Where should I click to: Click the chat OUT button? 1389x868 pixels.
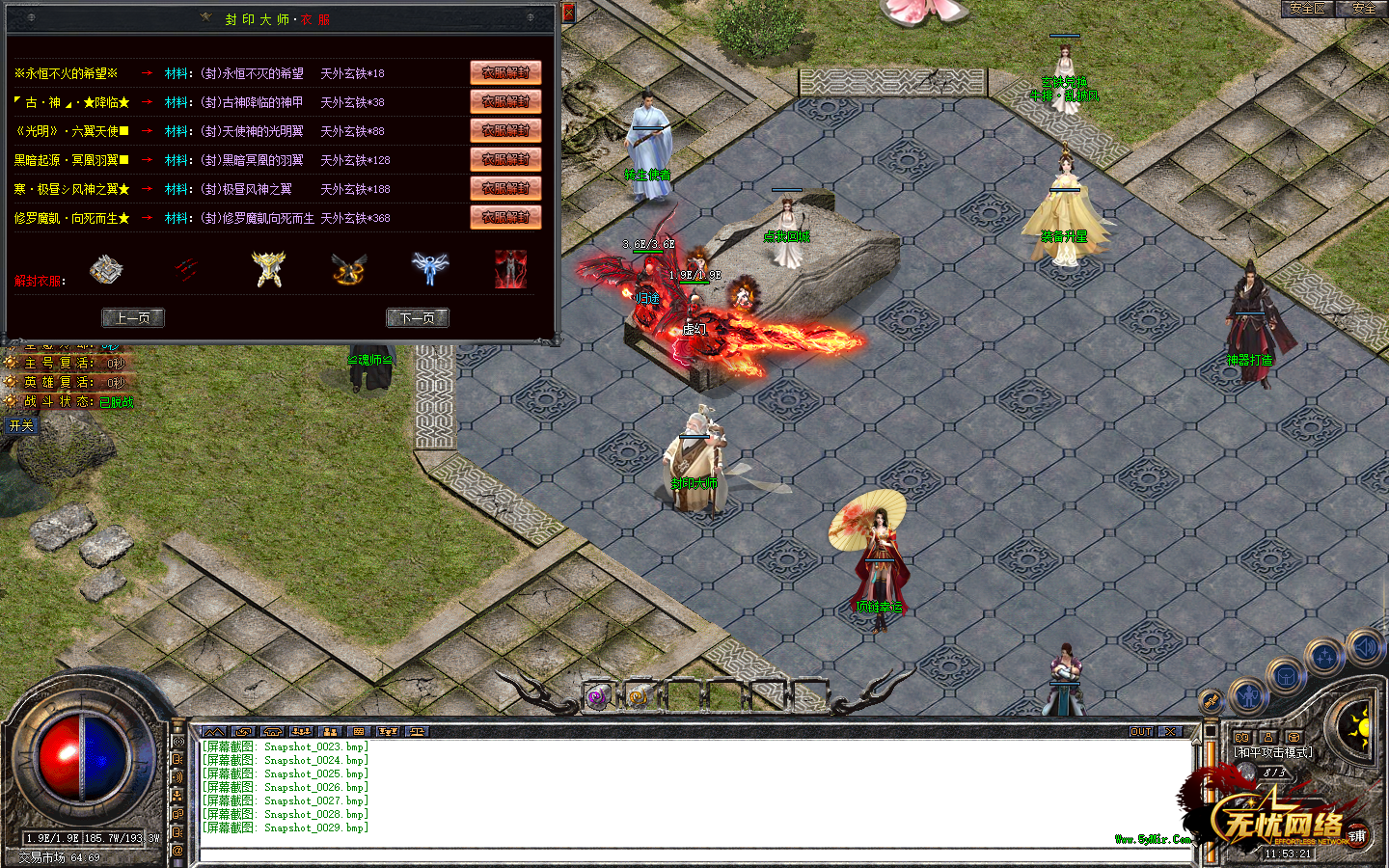[x=1141, y=732]
